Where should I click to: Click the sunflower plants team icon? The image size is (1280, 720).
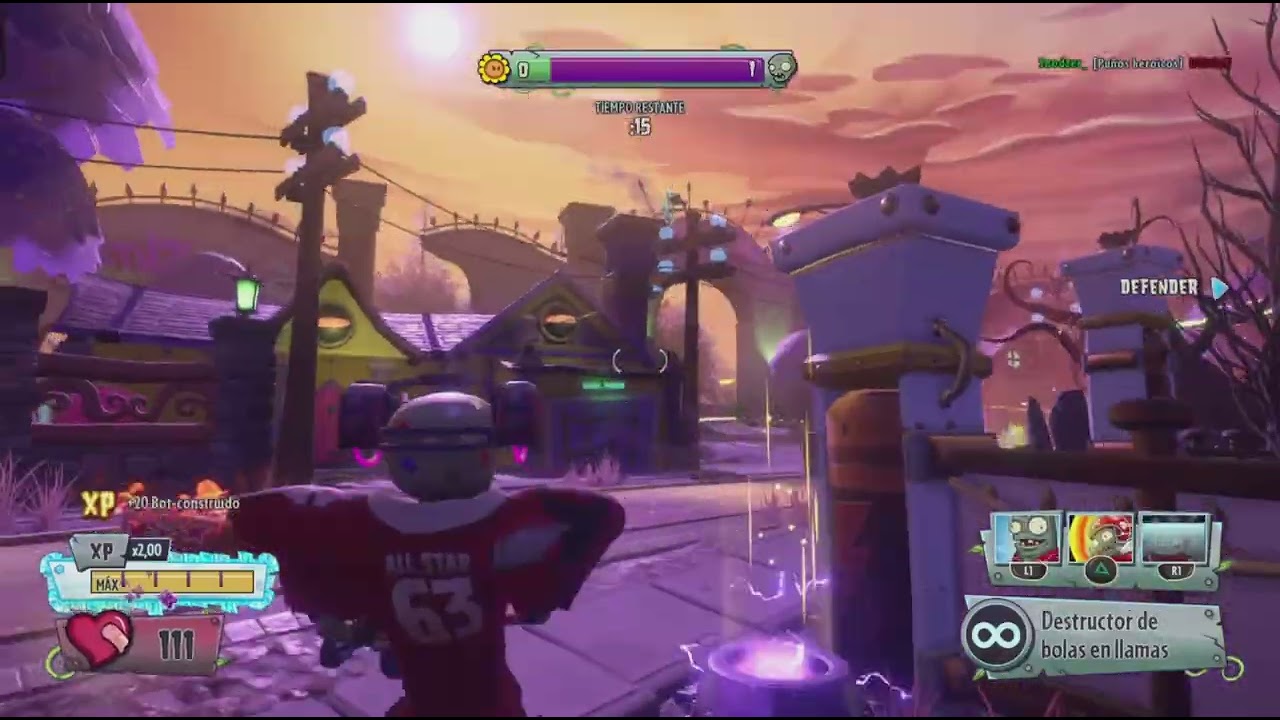click(x=494, y=69)
